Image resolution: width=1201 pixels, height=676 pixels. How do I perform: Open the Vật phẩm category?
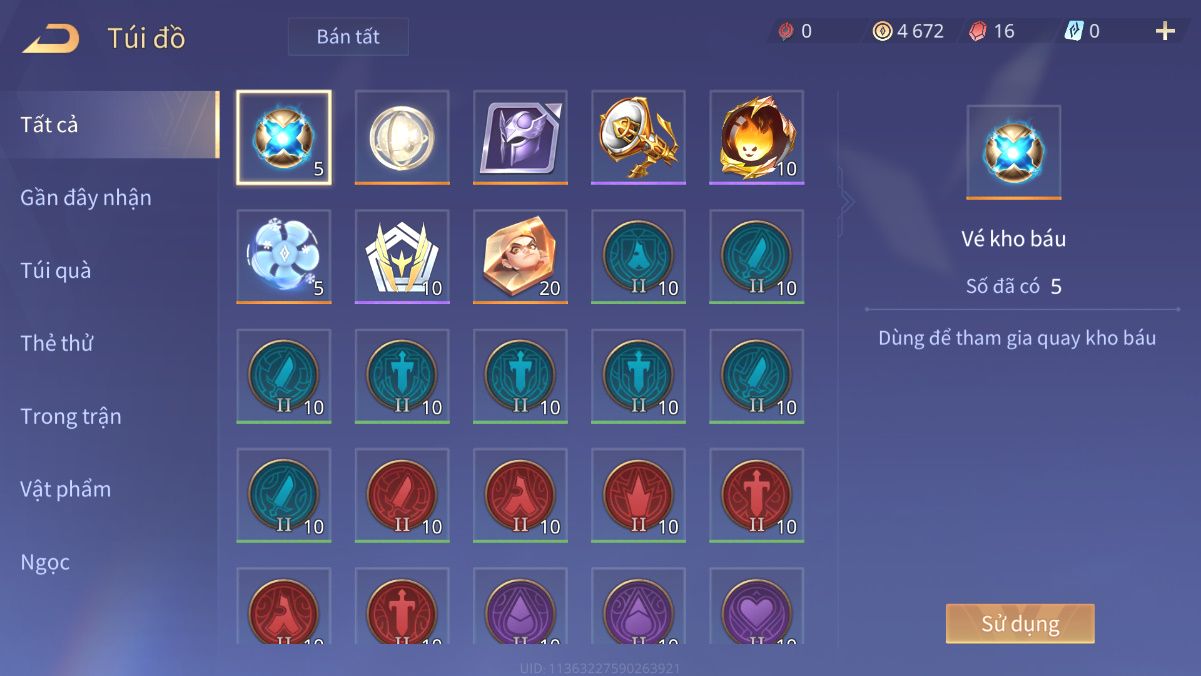[66, 489]
